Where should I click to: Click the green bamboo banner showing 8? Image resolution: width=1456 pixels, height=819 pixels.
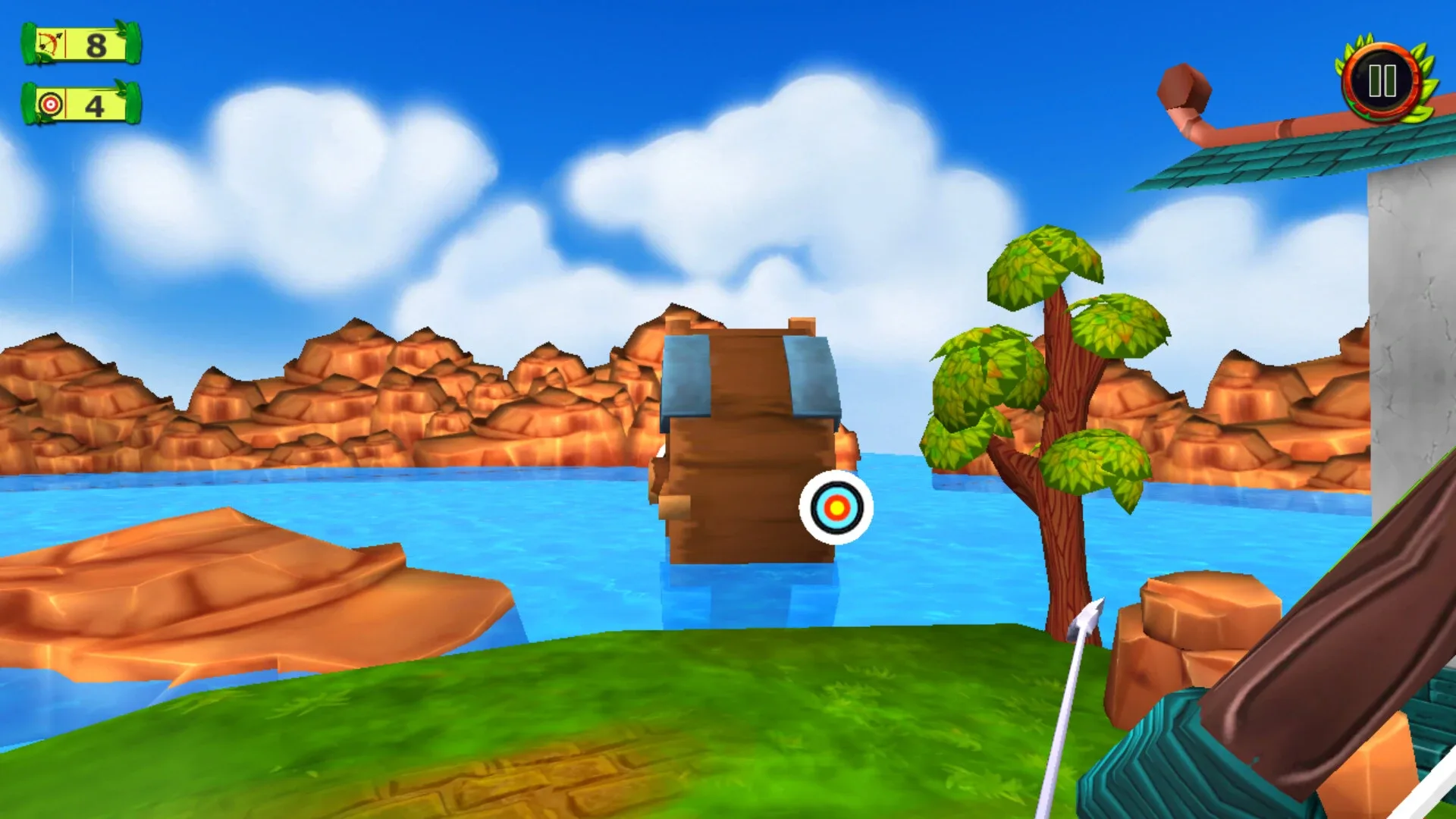pyautogui.click(x=76, y=45)
